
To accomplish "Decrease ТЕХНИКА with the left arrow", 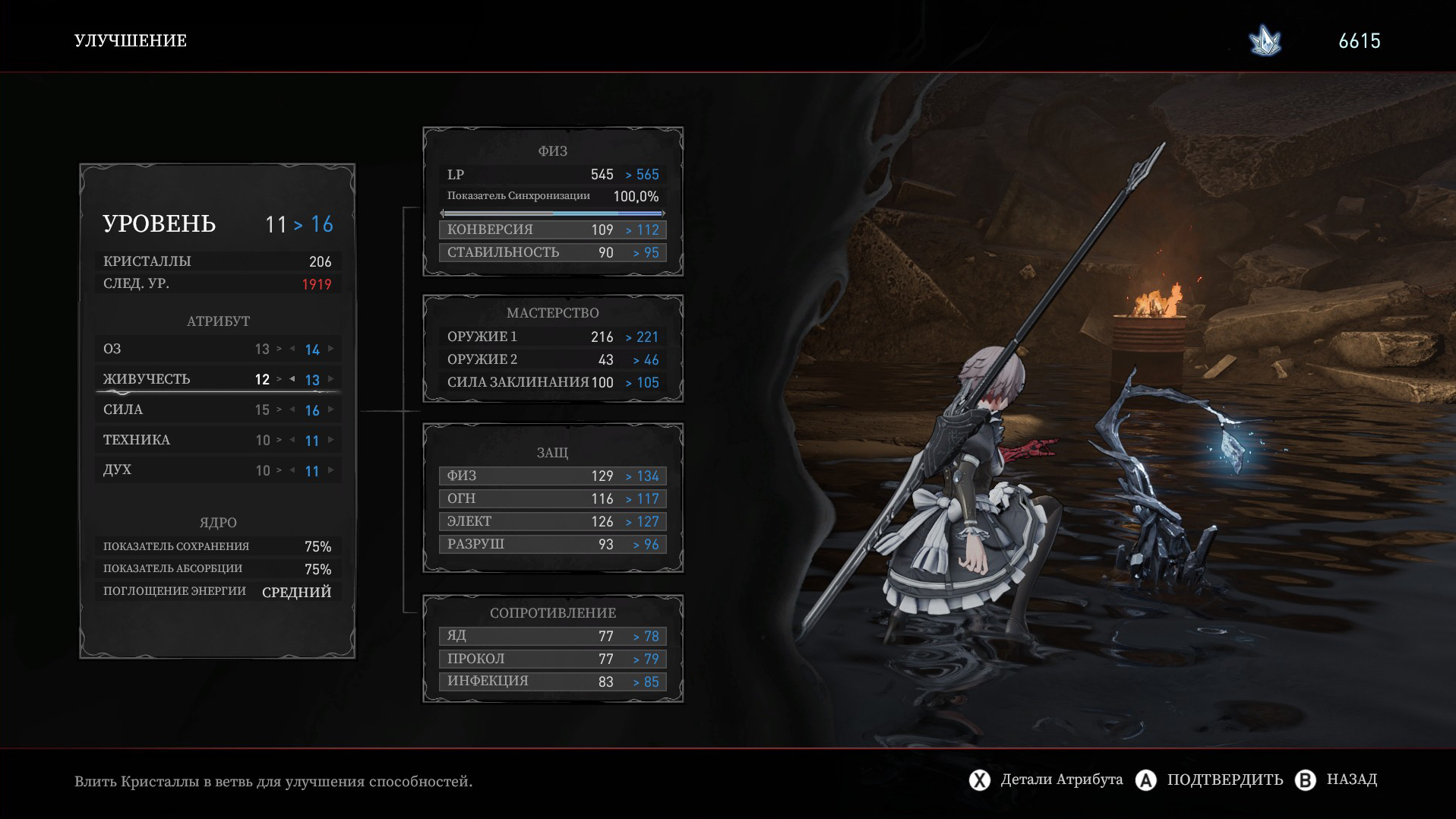I will [292, 440].
